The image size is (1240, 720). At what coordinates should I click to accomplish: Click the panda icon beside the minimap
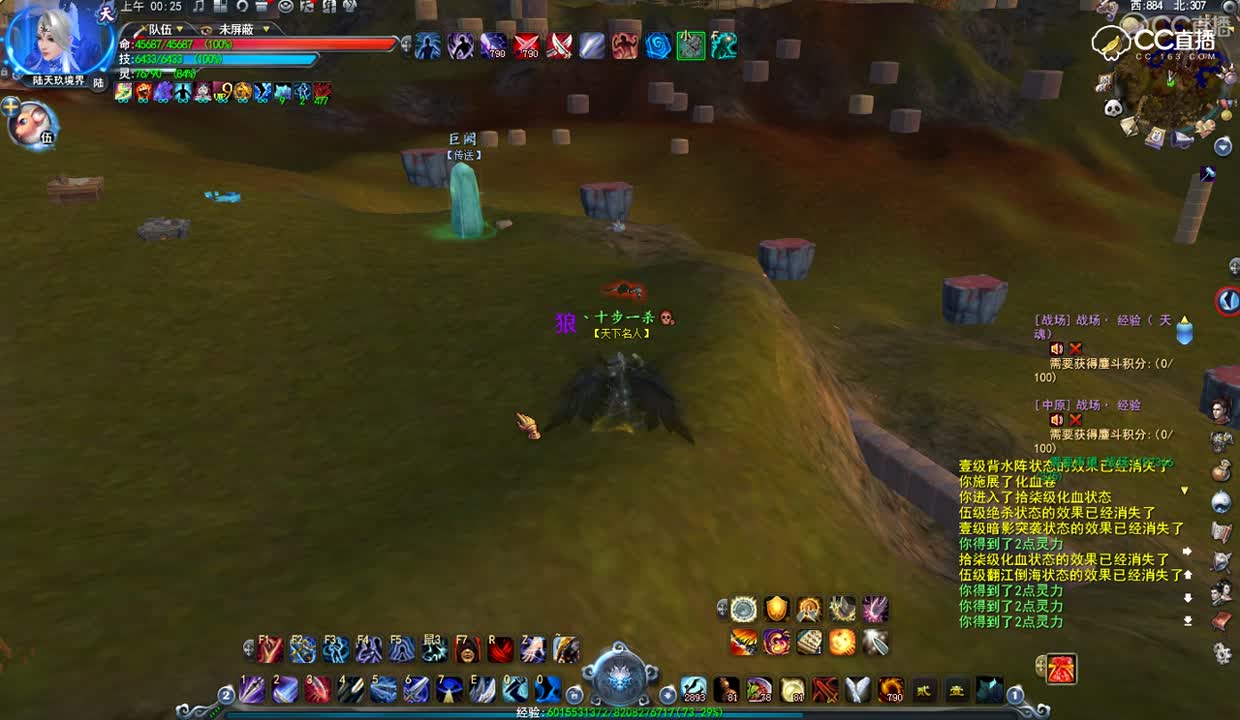(1114, 108)
